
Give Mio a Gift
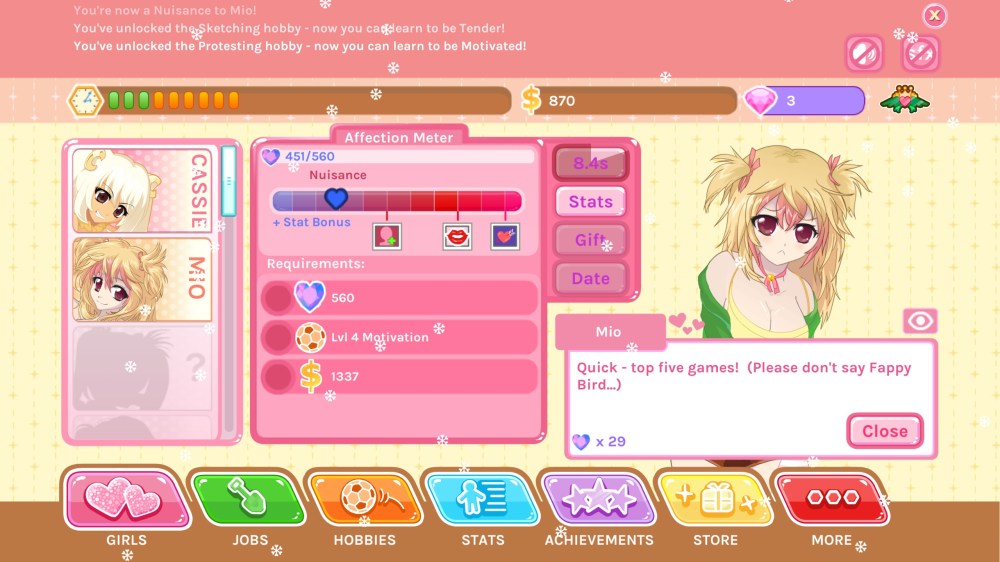click(x=590, y=240)
